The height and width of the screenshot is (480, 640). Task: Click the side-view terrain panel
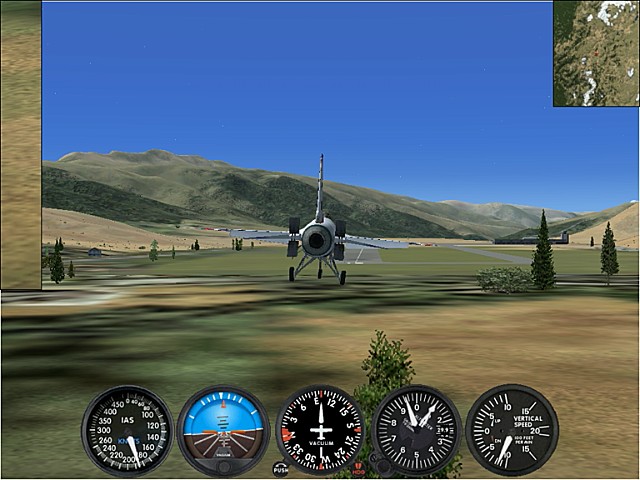(x=20, y=145)
